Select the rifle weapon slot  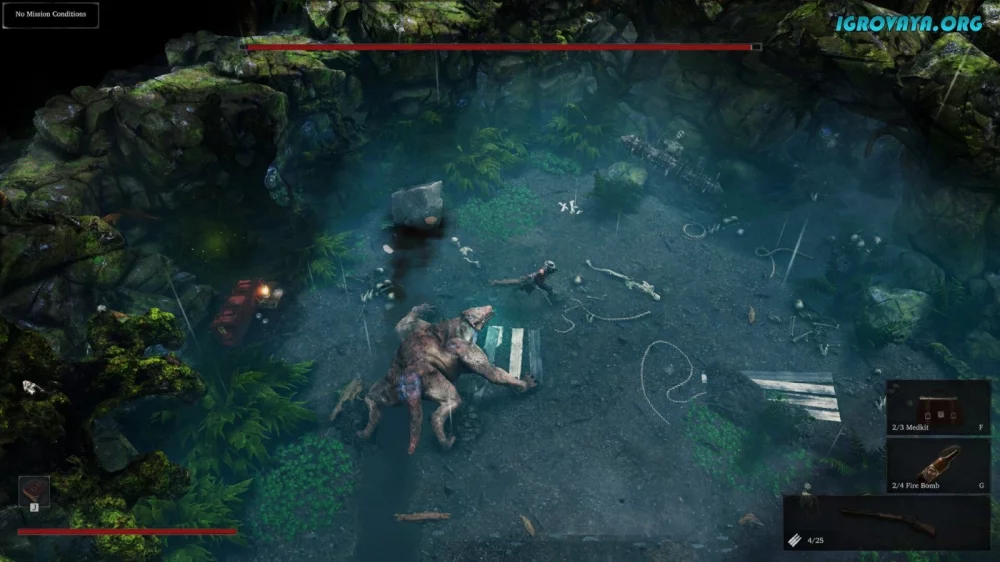(x=886, y=522)
